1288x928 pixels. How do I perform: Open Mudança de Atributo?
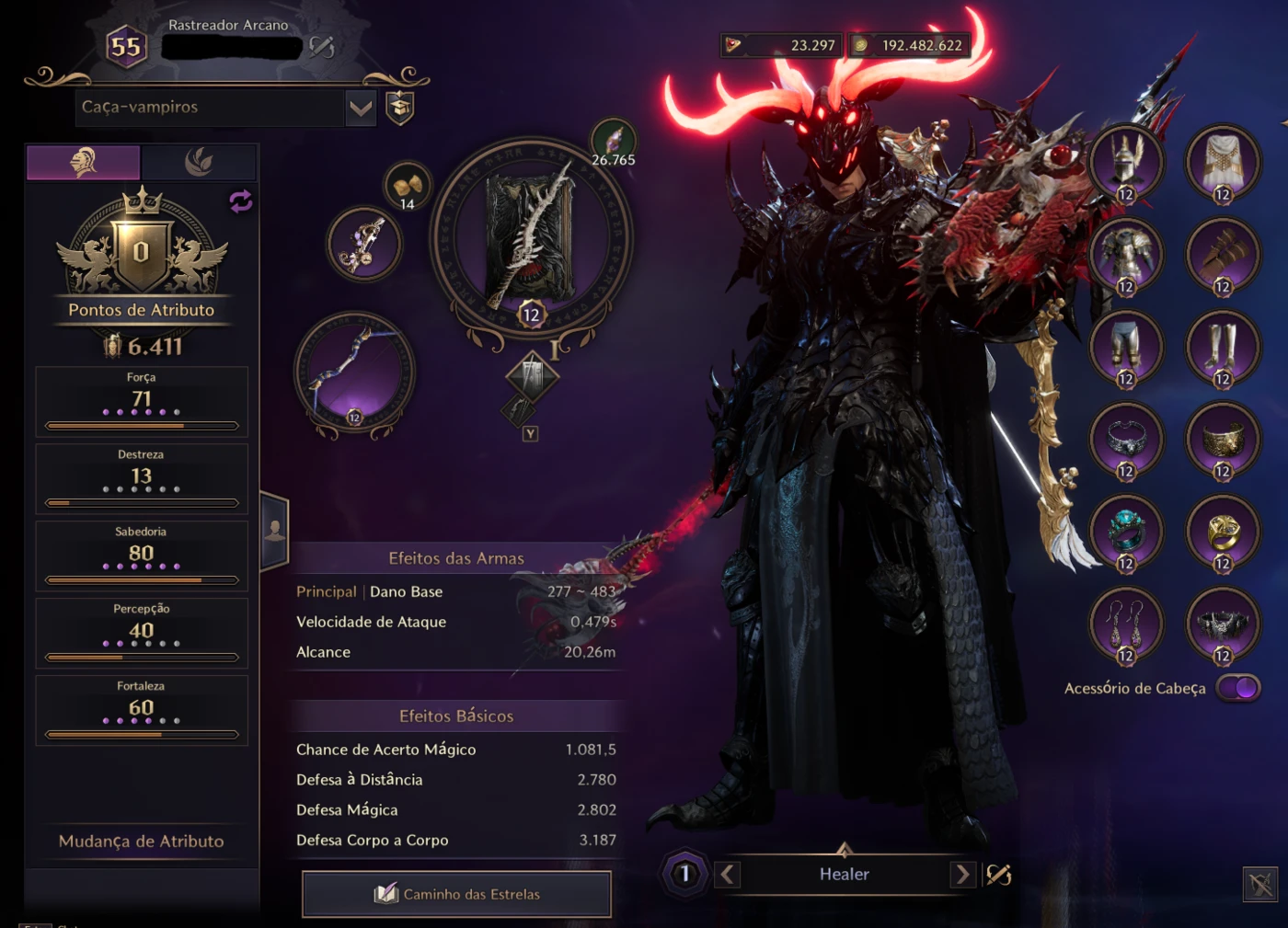[141, 842]
